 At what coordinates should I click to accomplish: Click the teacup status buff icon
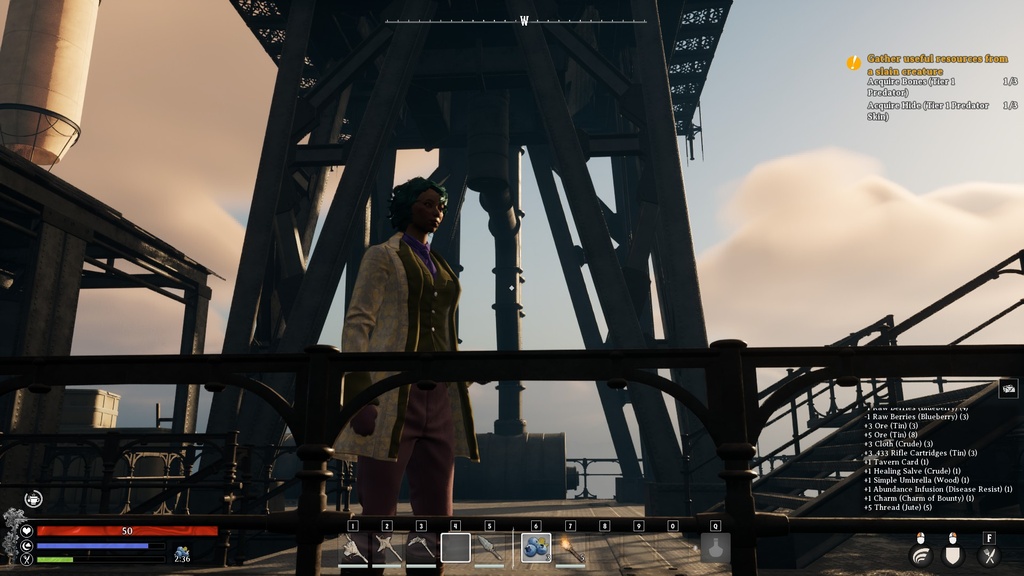[33, 498]
